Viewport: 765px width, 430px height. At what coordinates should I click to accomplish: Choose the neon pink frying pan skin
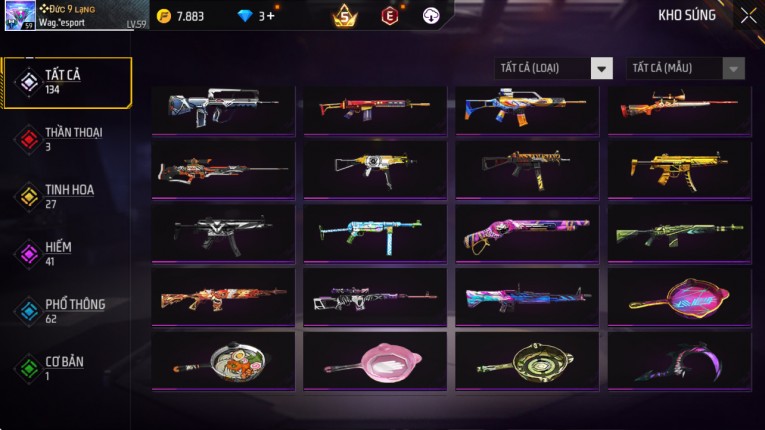click(679, 297)
